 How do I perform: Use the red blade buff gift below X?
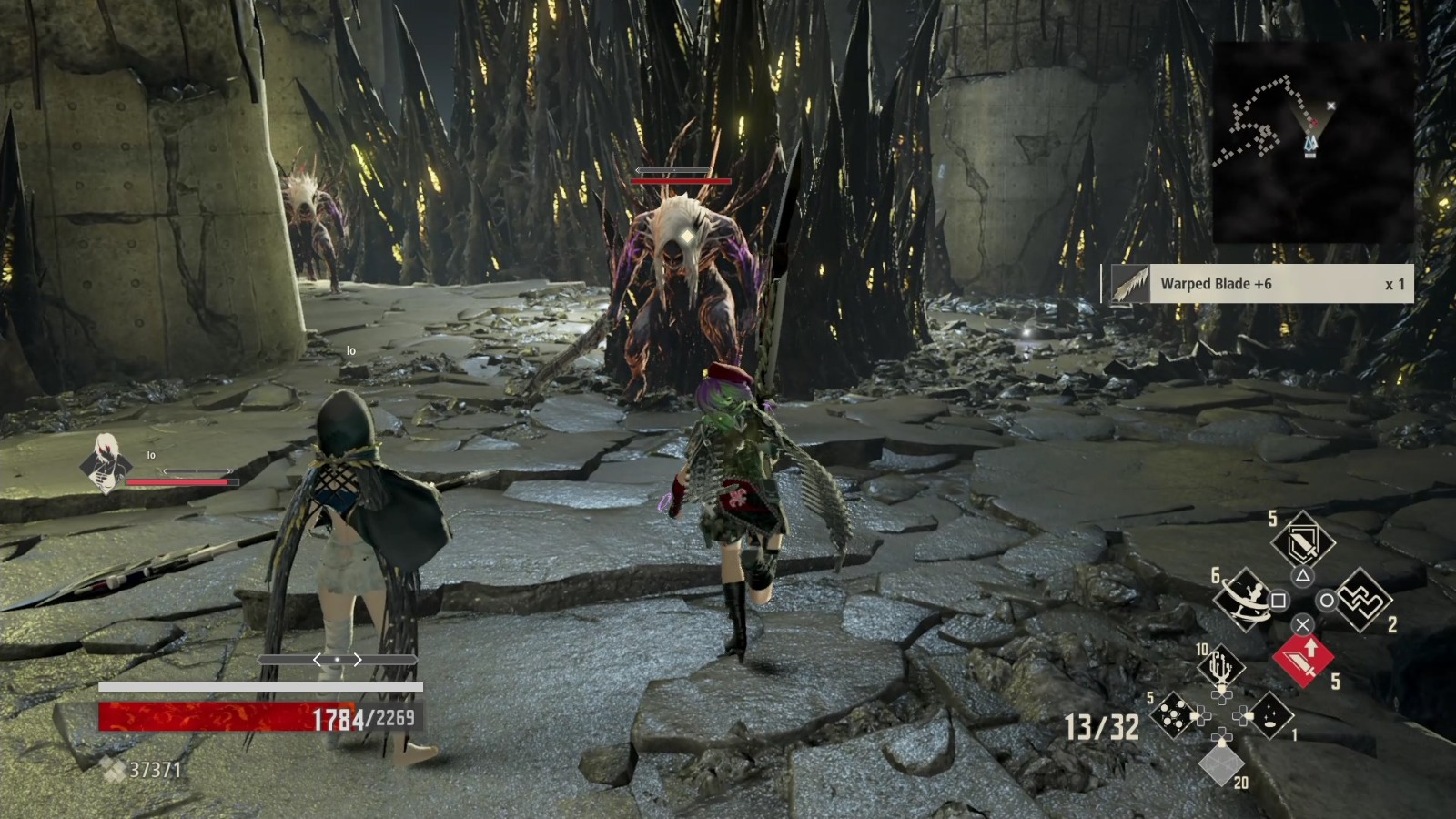pos(1305,661)
